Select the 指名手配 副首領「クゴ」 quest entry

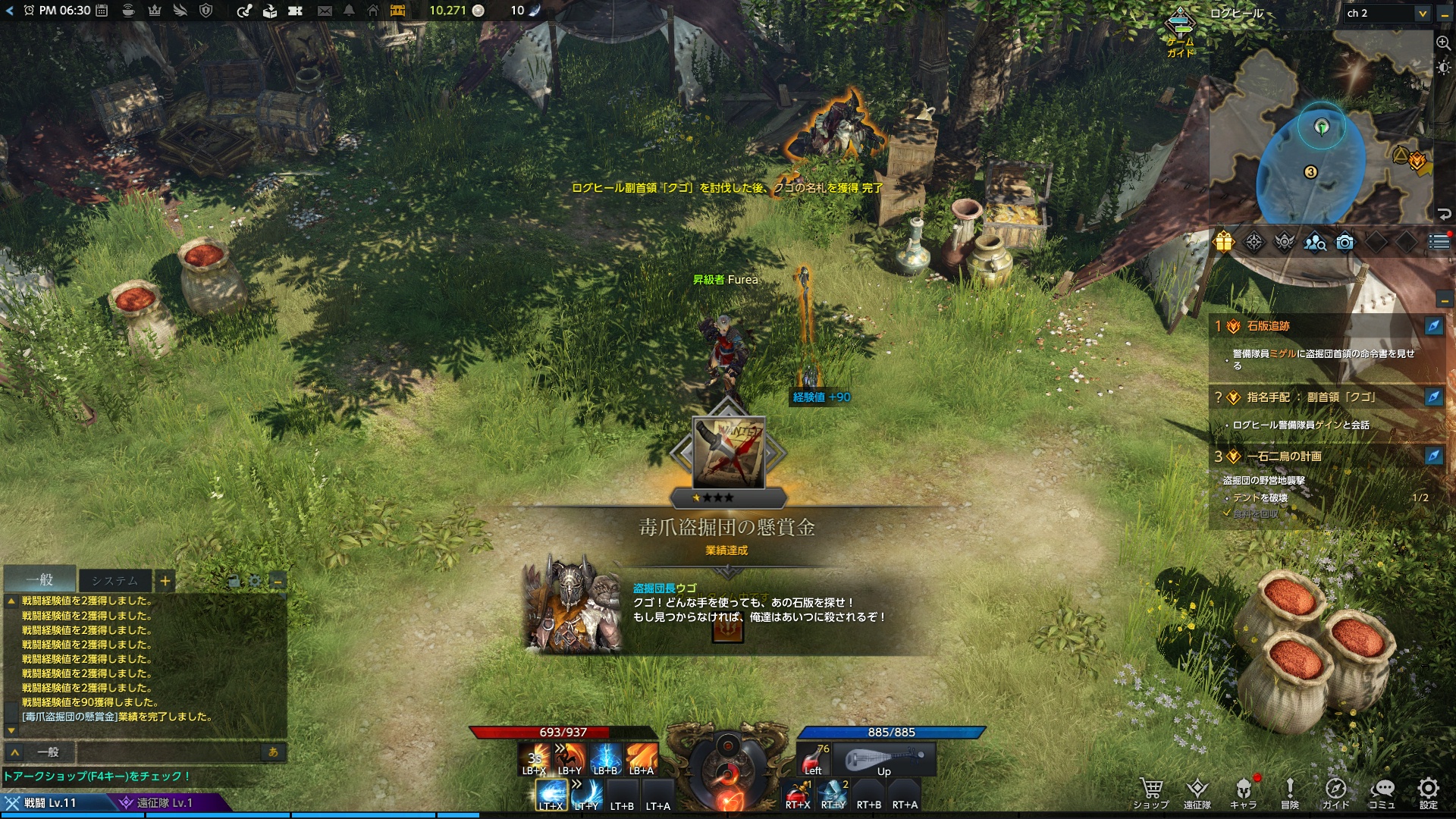coord(1310,397)
